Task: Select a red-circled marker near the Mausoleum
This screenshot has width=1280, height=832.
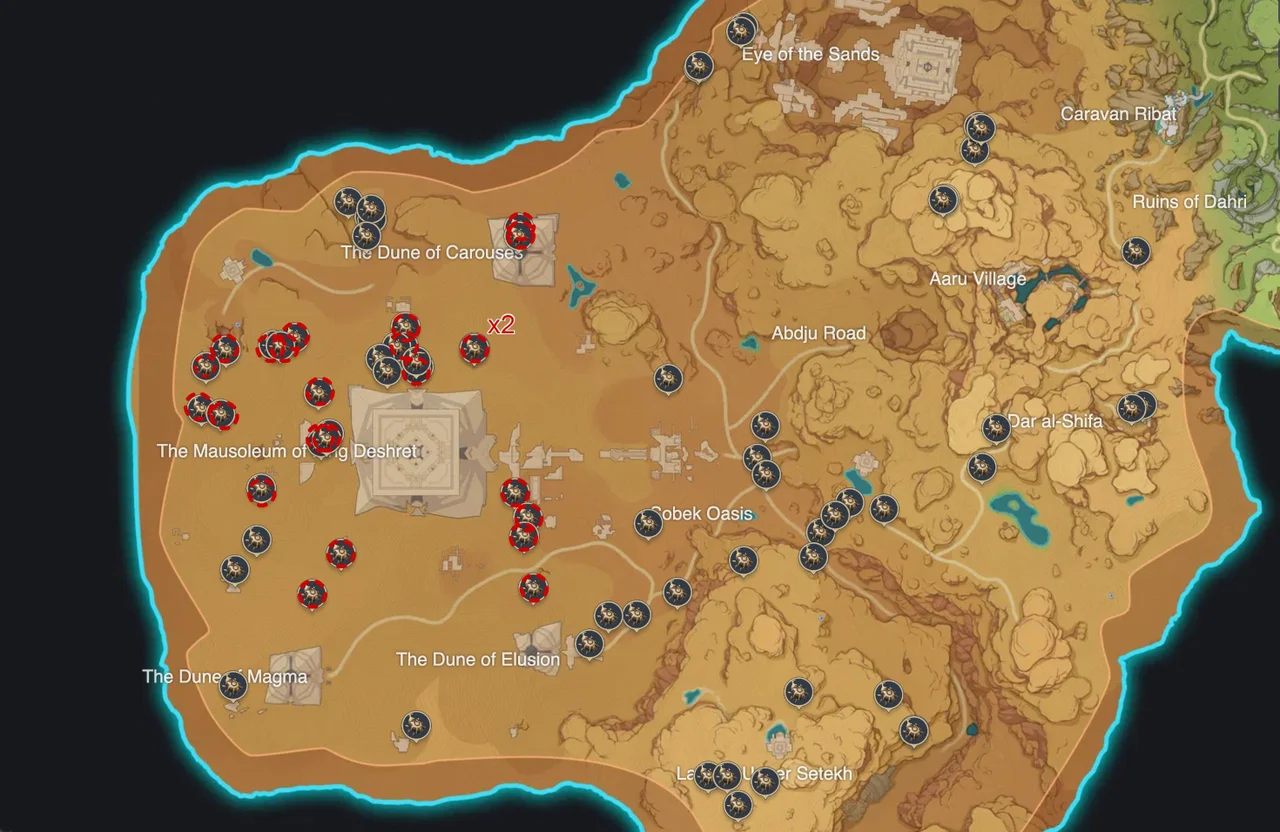Action: tap(322, 435)
